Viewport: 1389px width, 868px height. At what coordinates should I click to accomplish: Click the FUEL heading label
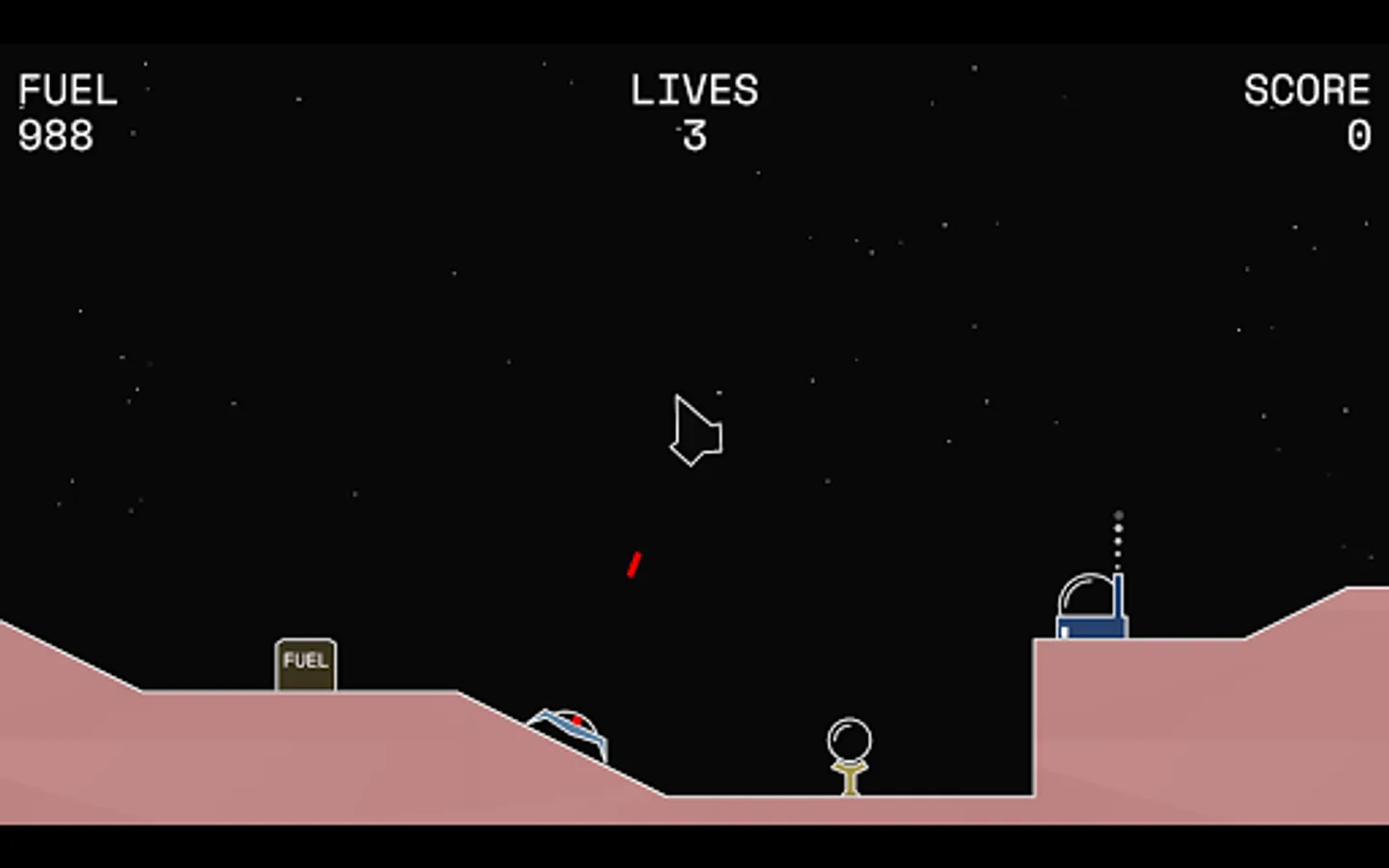(x=68, y=90)
